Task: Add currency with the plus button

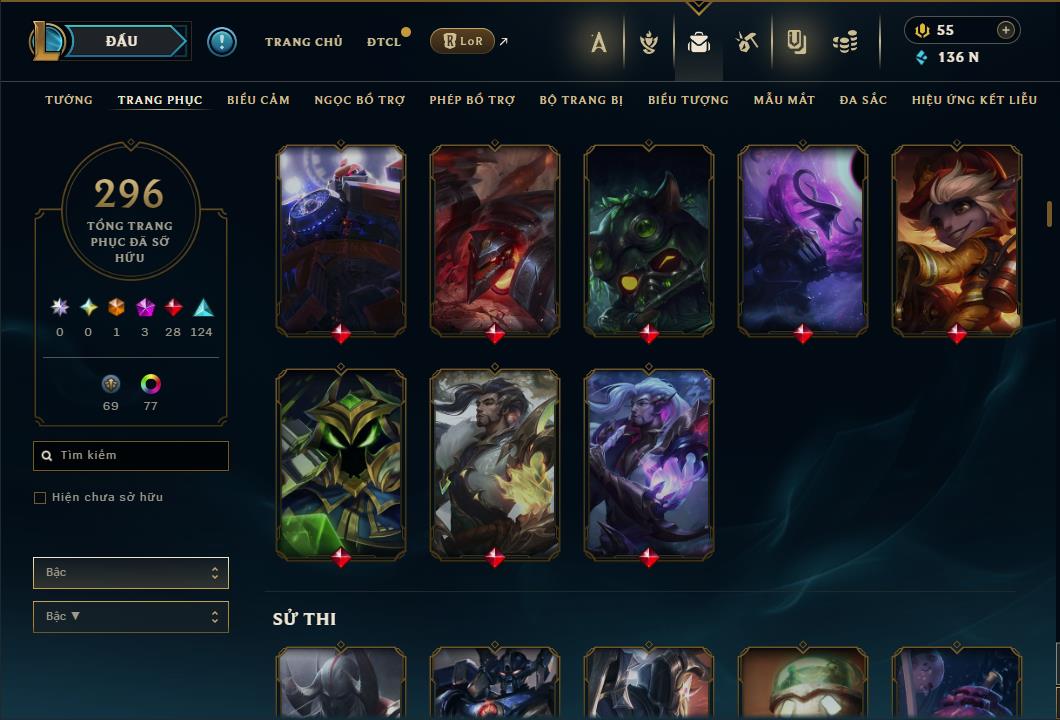Action: pyautogui.click(x=1005, y=30)
